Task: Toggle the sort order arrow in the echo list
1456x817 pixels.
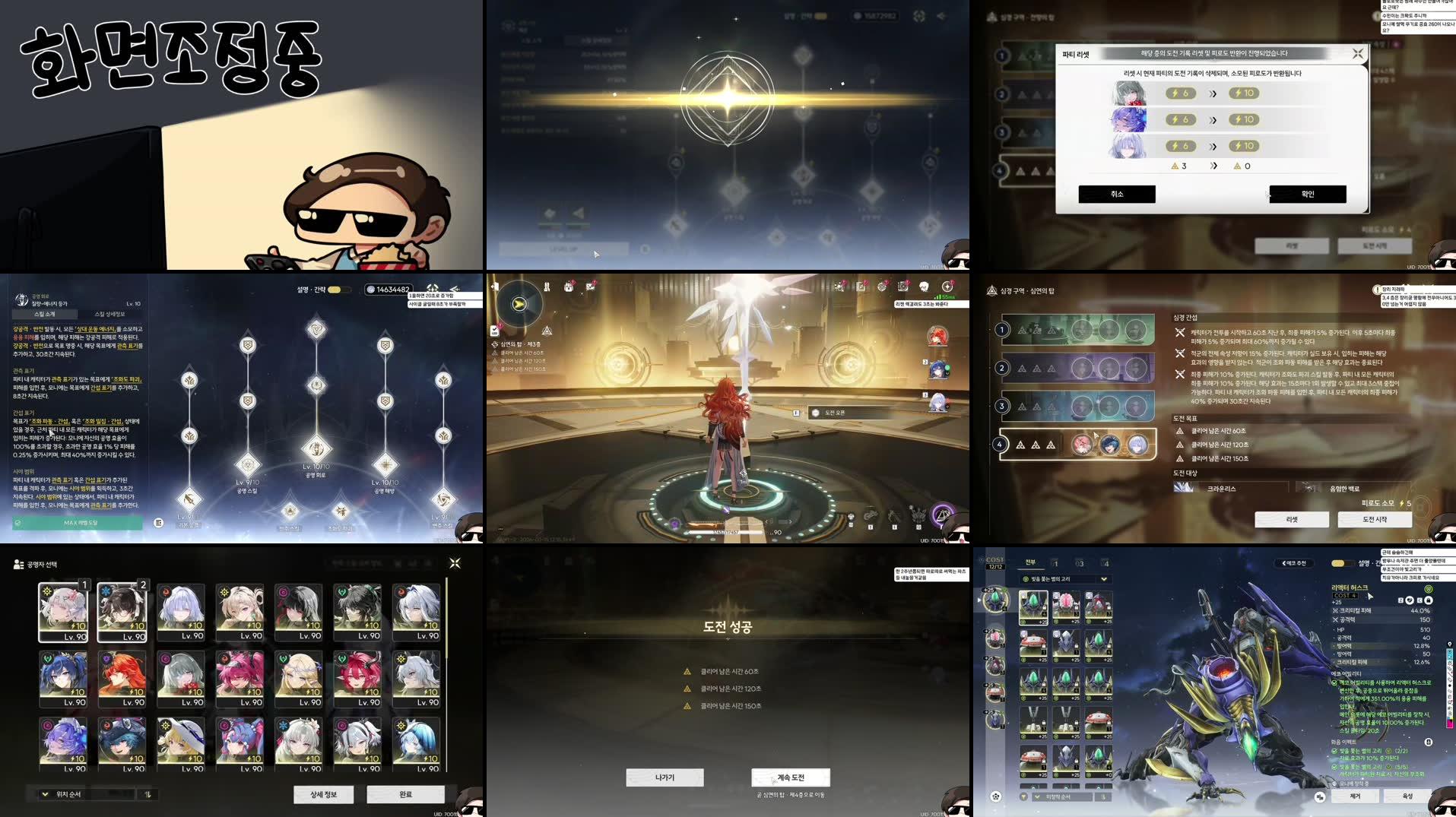Action: point(1103,797)
